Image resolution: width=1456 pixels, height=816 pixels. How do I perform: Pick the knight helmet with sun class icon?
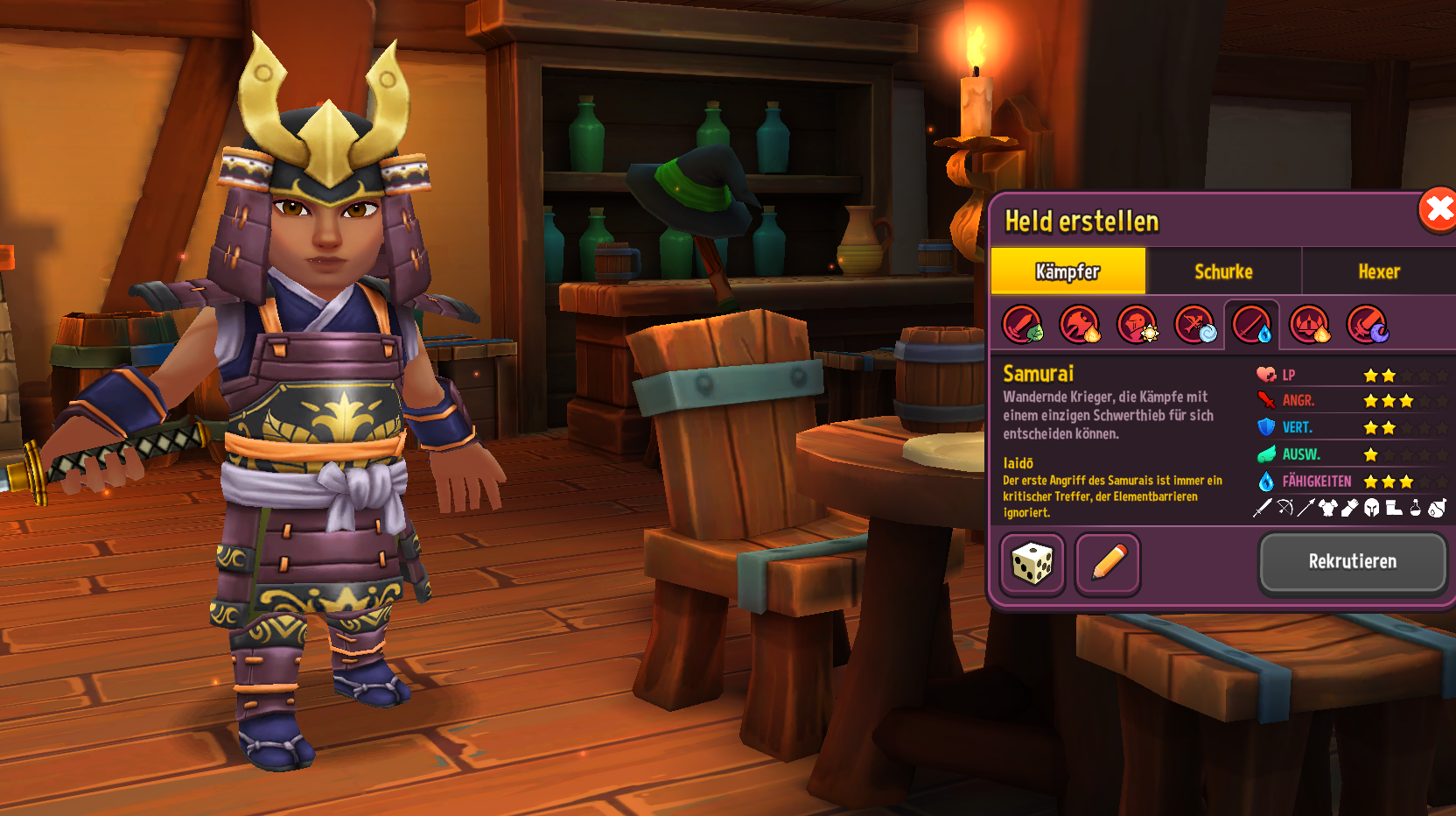[1137, 325]
